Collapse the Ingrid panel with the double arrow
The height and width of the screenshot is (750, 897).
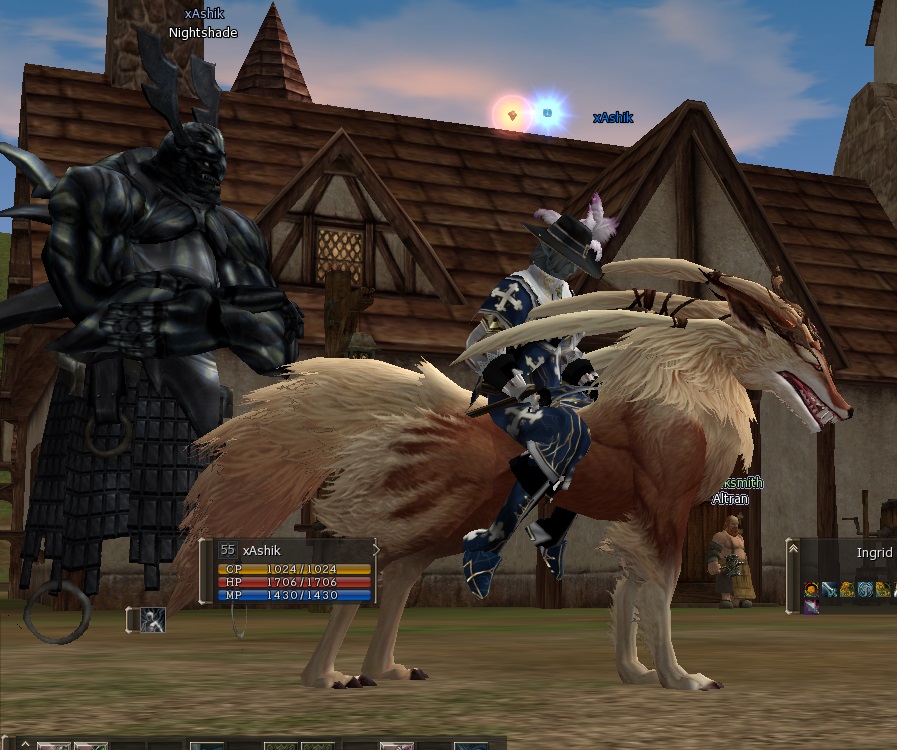pos(793,549)
